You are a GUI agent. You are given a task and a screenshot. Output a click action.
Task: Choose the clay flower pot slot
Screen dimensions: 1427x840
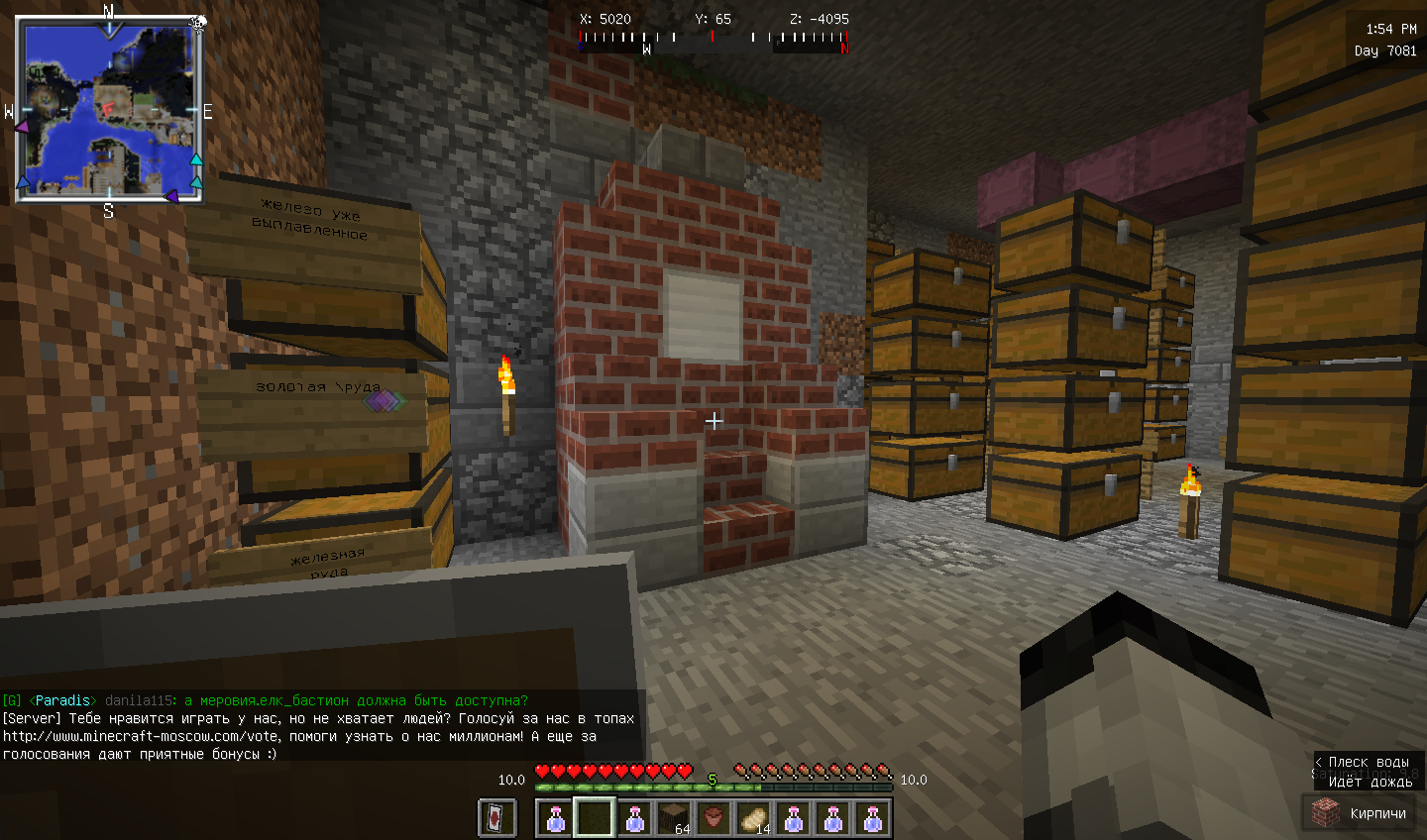(x=714, y=818)
